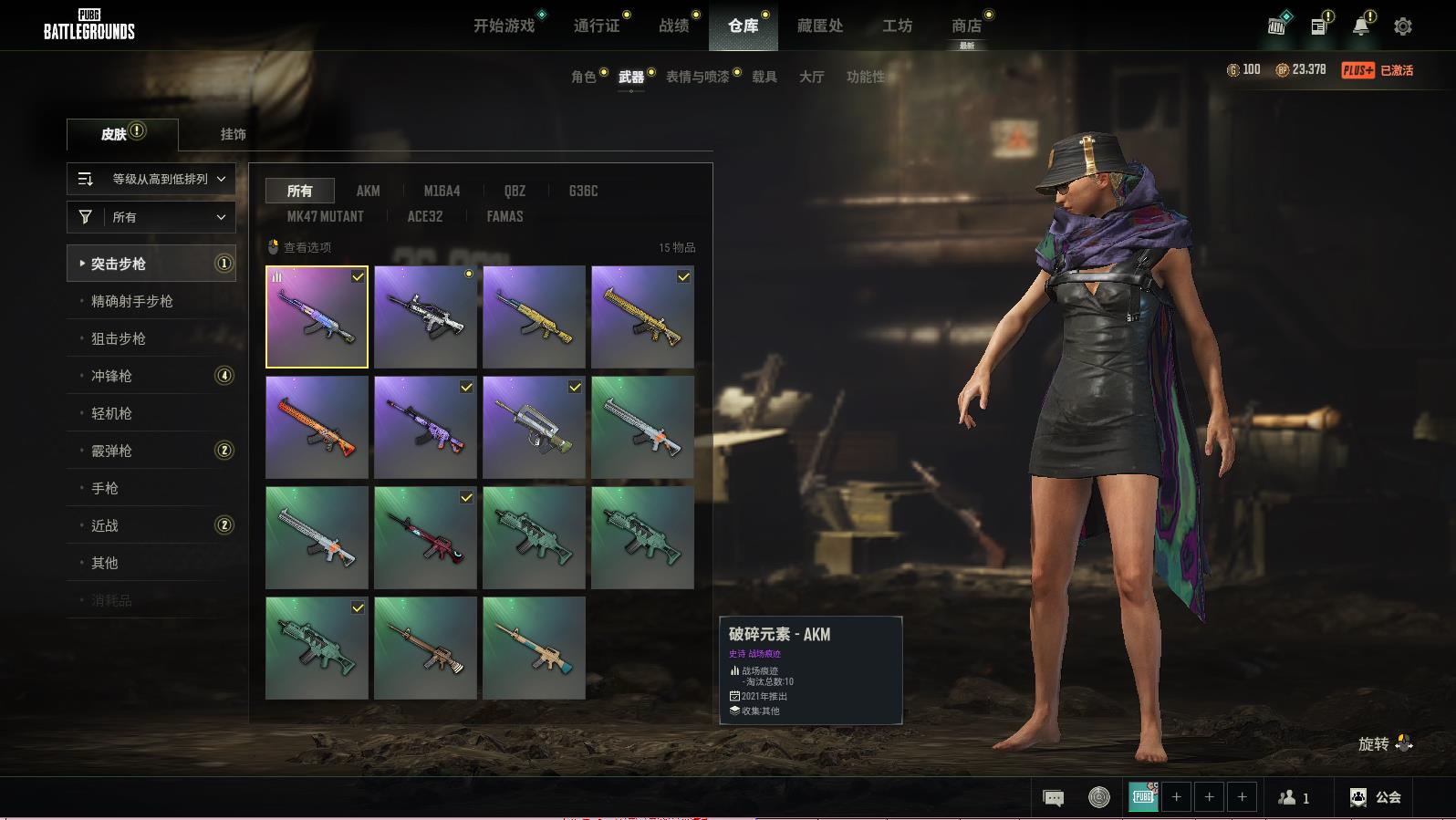
Task: Expand the 所有 filter dropdown
Action: click(x=151, y=217)
